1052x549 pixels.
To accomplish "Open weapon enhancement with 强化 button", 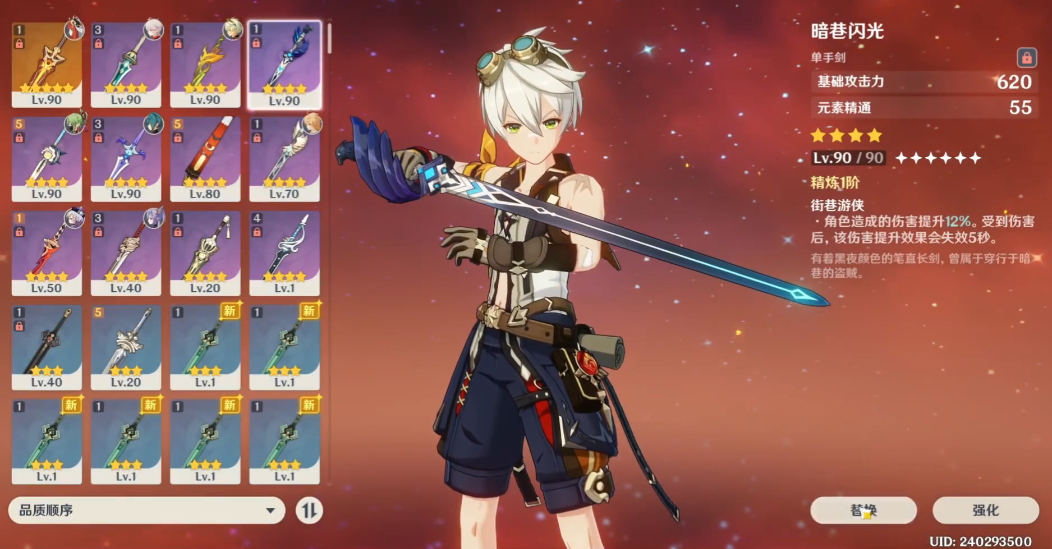I will point(985,511).
